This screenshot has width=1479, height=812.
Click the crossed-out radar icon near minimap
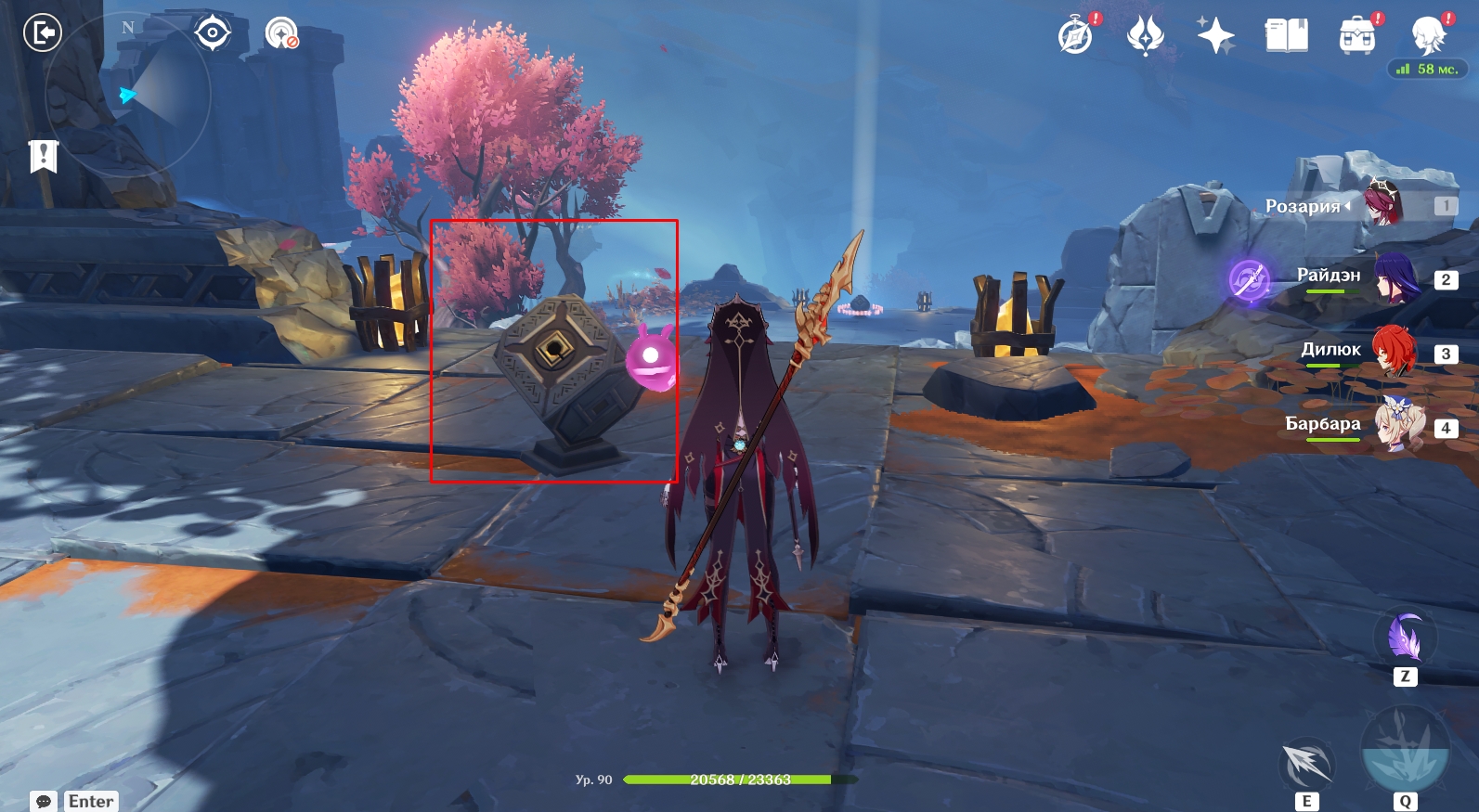pos(280,33)
